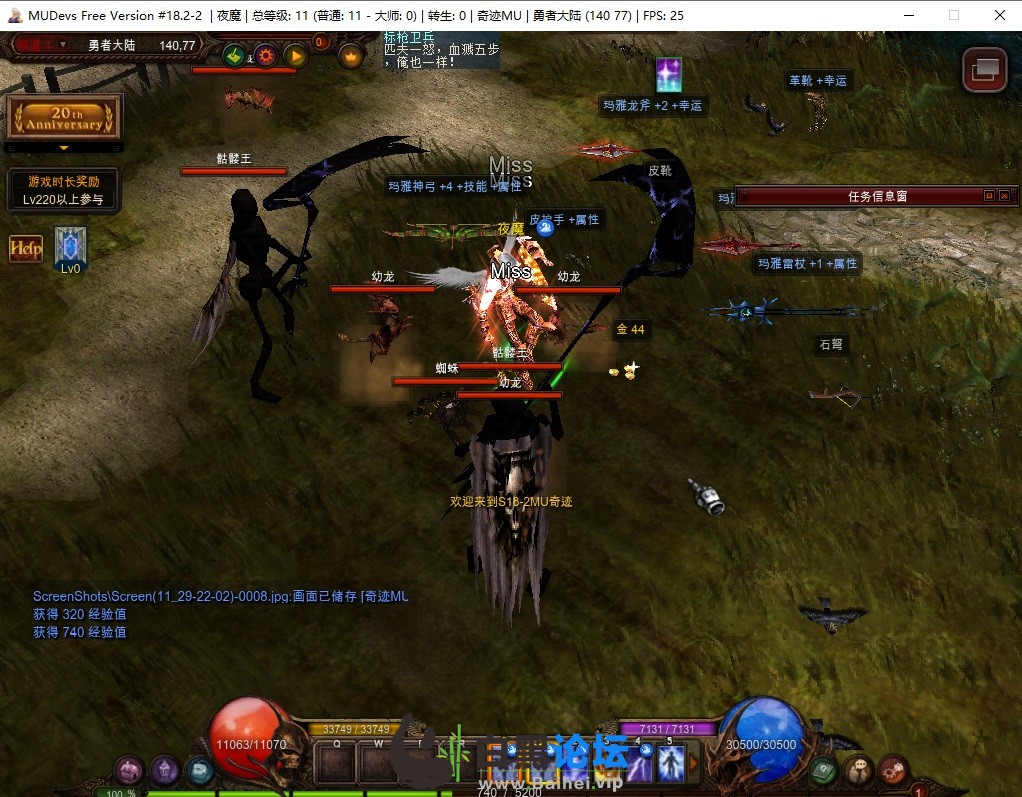
Task: Click the red overlapping-windows button
Action: tap(984, 69)
